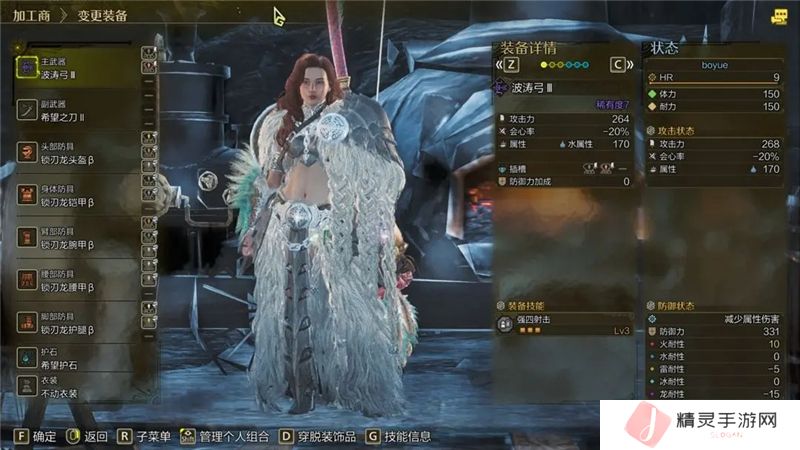Select the first yellow page dot in 装备详情

coord(544,64)
